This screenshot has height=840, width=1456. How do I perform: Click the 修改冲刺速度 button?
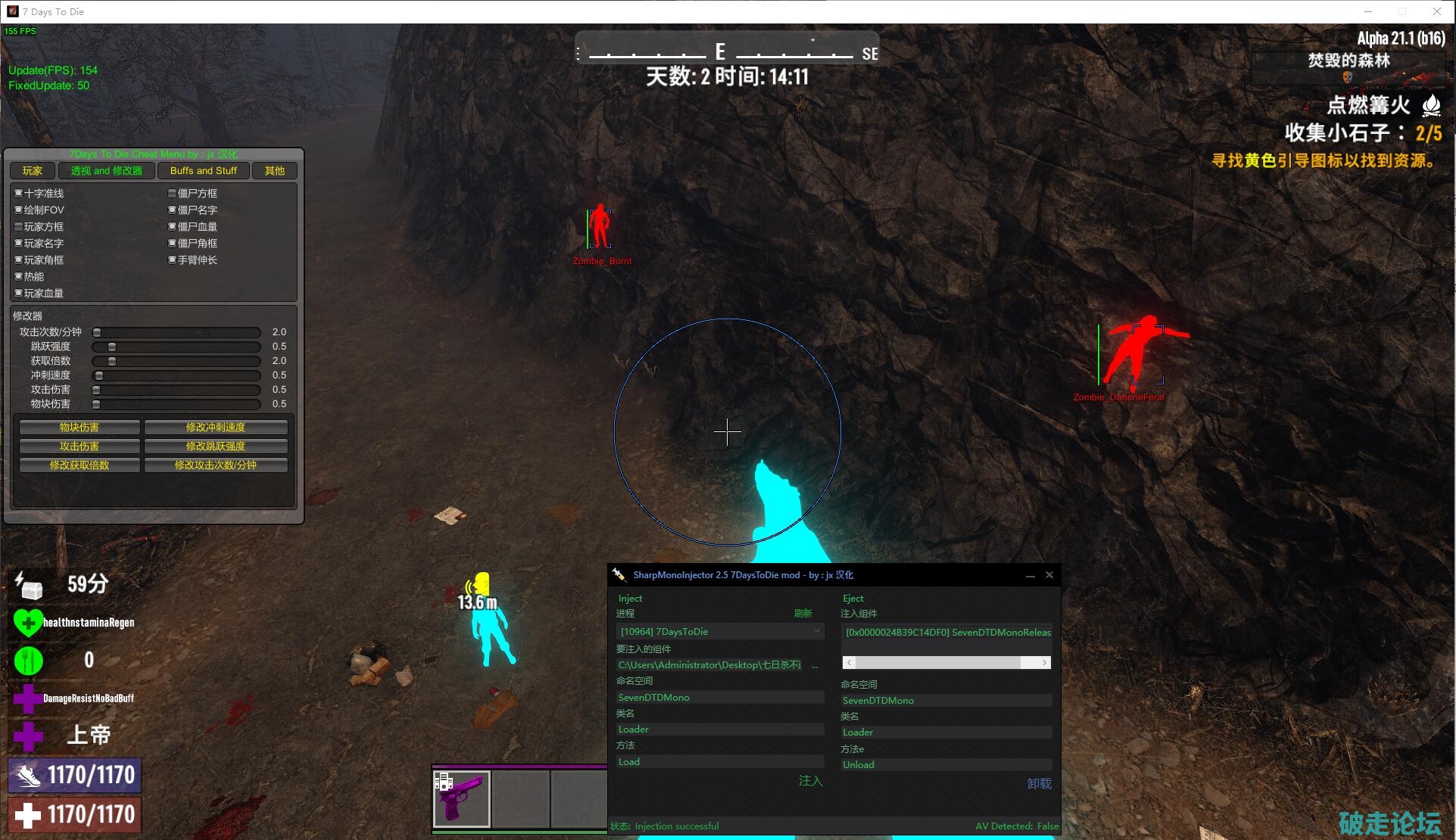(216, 428)
